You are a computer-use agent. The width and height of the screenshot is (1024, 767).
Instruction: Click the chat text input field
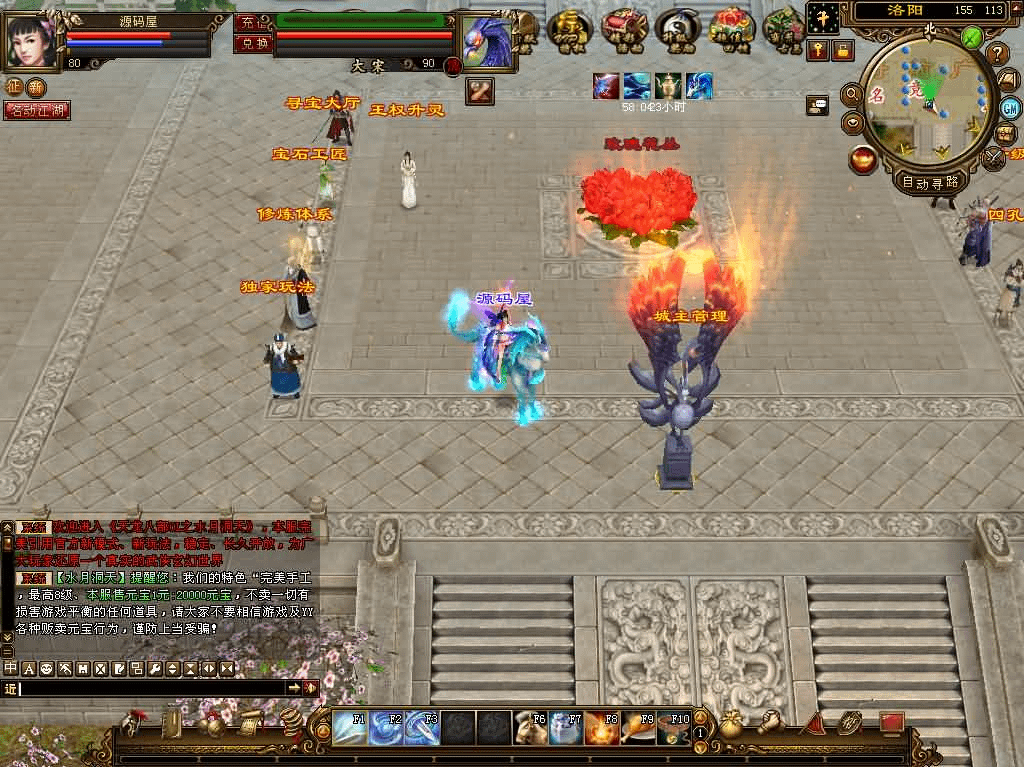pos(150,688)
